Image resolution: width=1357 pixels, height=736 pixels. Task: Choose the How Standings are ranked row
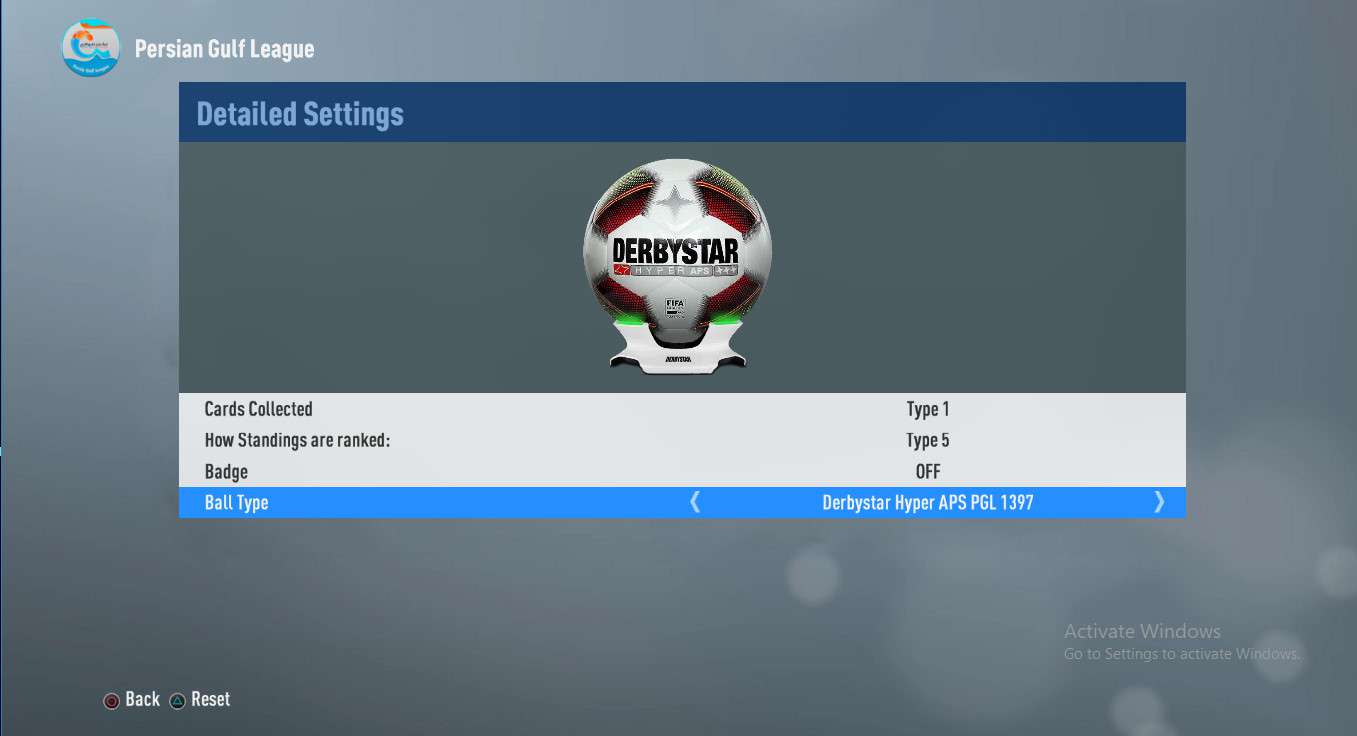click(682, 440)
